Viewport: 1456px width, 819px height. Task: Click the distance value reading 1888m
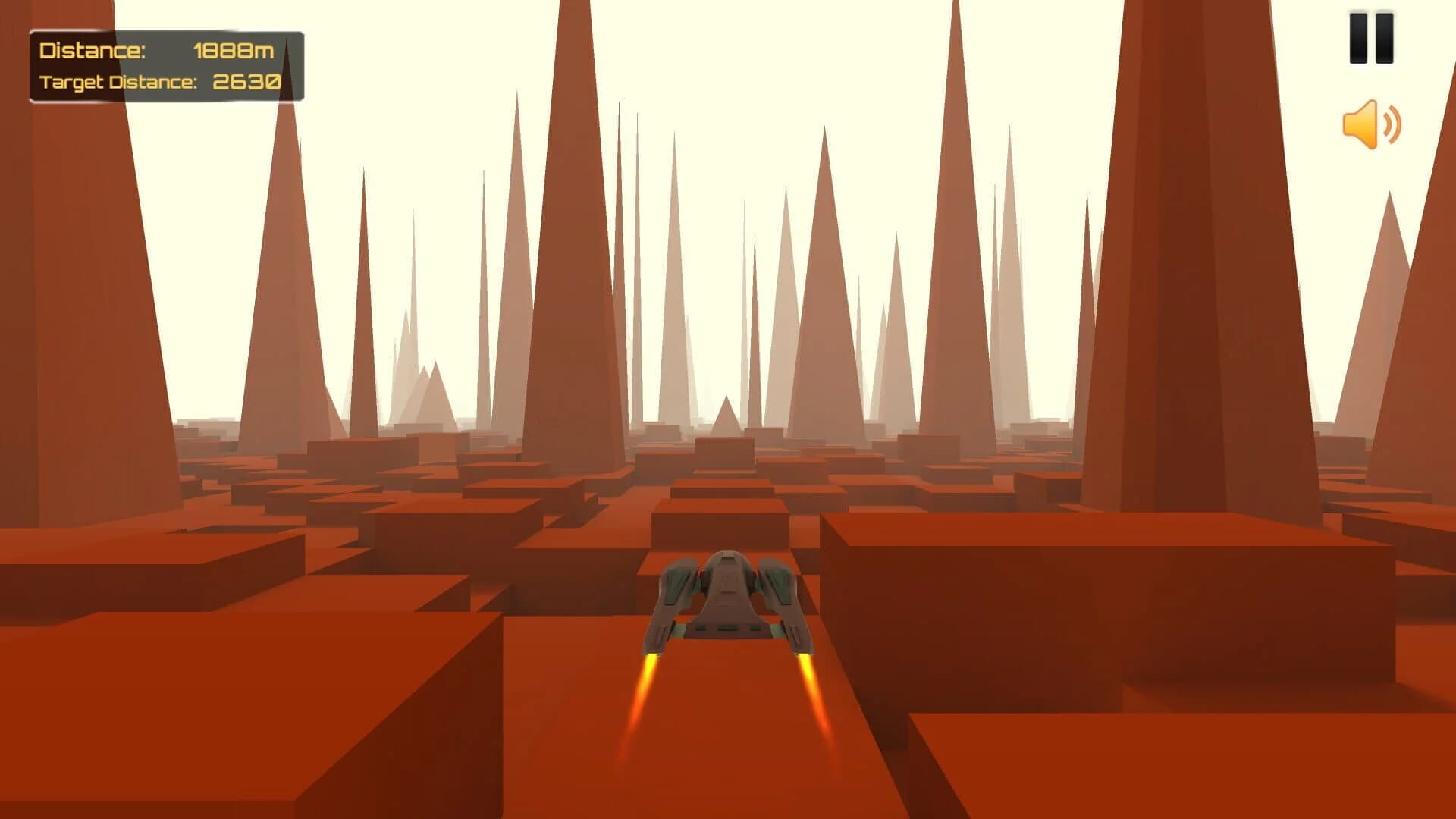click(x=235, y=51)
